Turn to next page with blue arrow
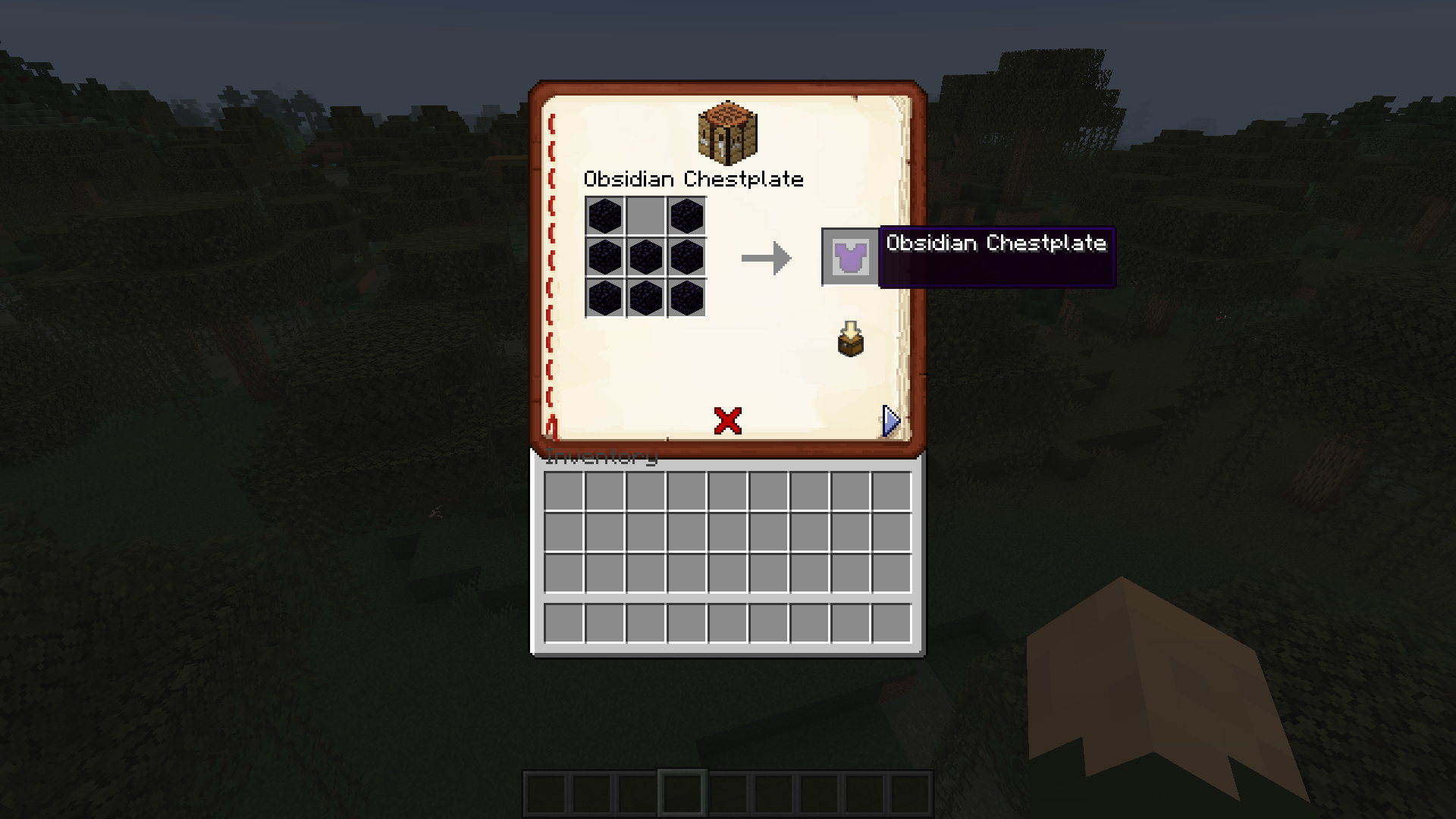The image size is (1456, 819). [x=890, y=420]
